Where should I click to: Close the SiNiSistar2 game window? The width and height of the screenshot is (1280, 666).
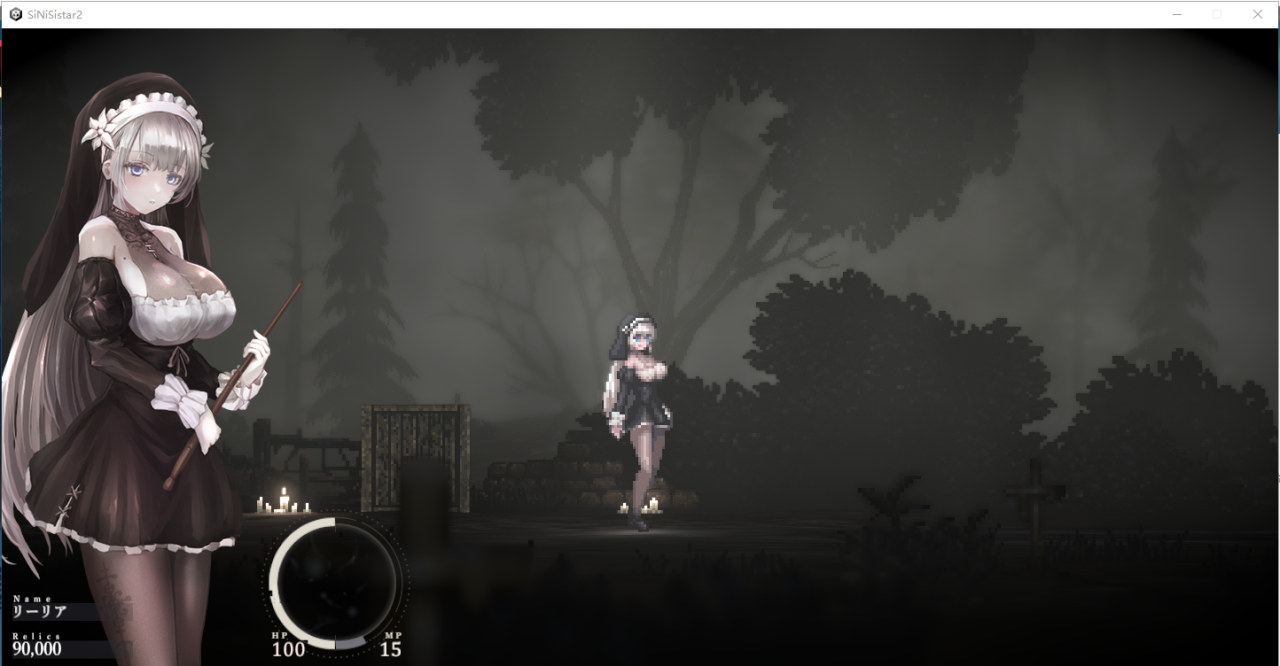[1257, 14]
